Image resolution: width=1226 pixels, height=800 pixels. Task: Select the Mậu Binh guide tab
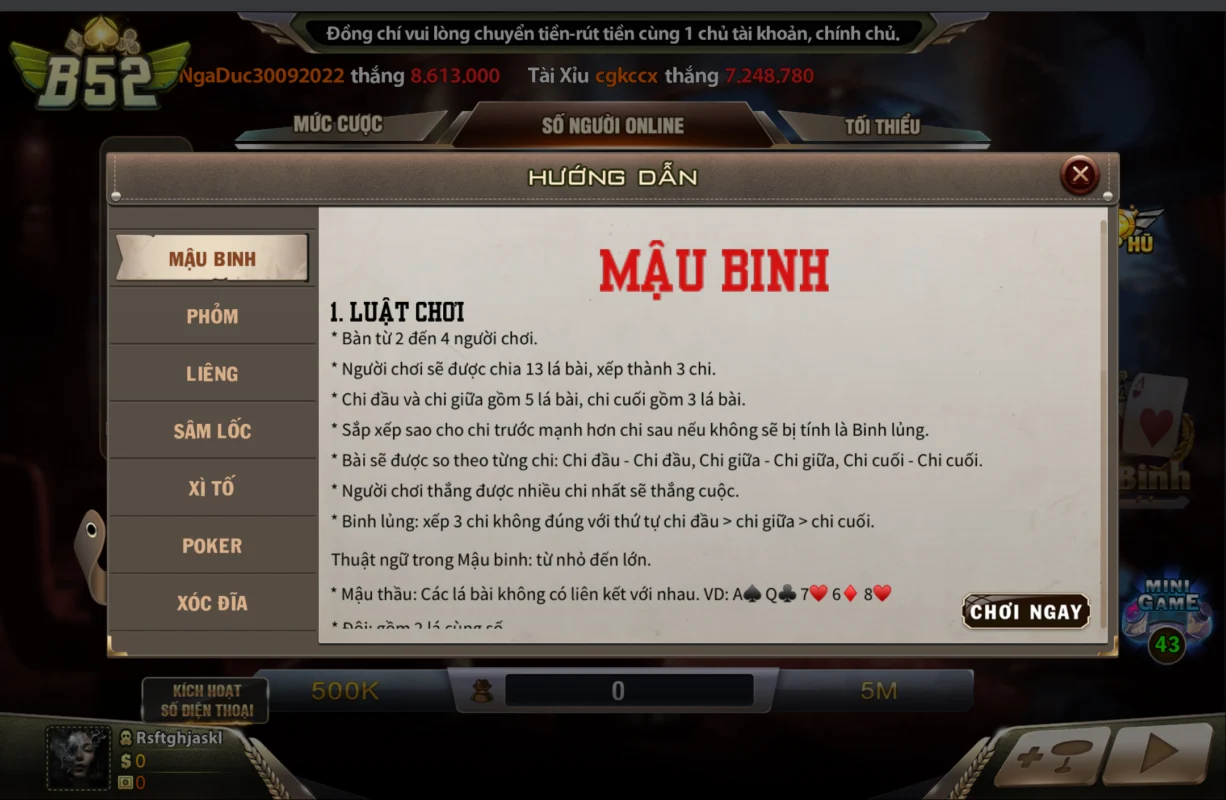[x=212, y=259]
